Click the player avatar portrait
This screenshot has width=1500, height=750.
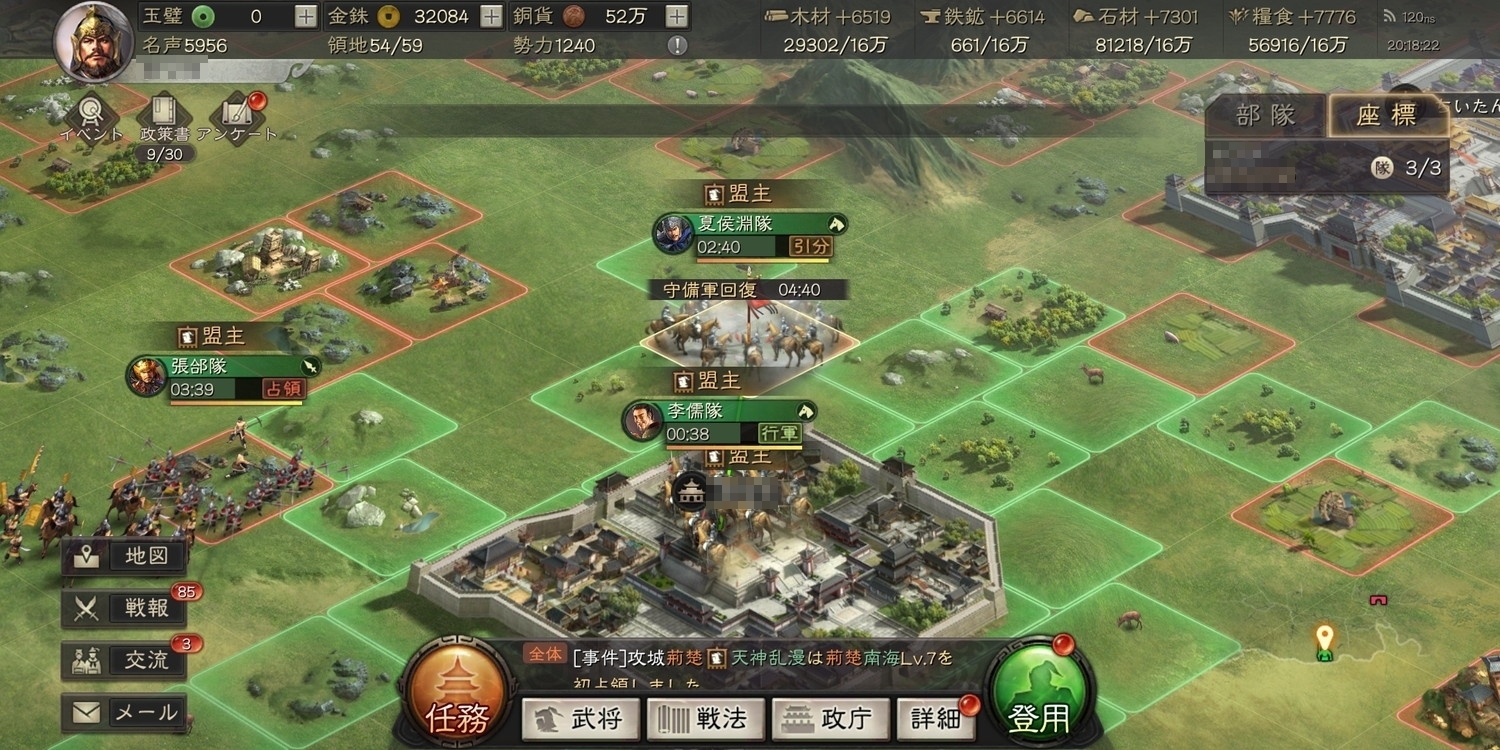coord(94,42)
